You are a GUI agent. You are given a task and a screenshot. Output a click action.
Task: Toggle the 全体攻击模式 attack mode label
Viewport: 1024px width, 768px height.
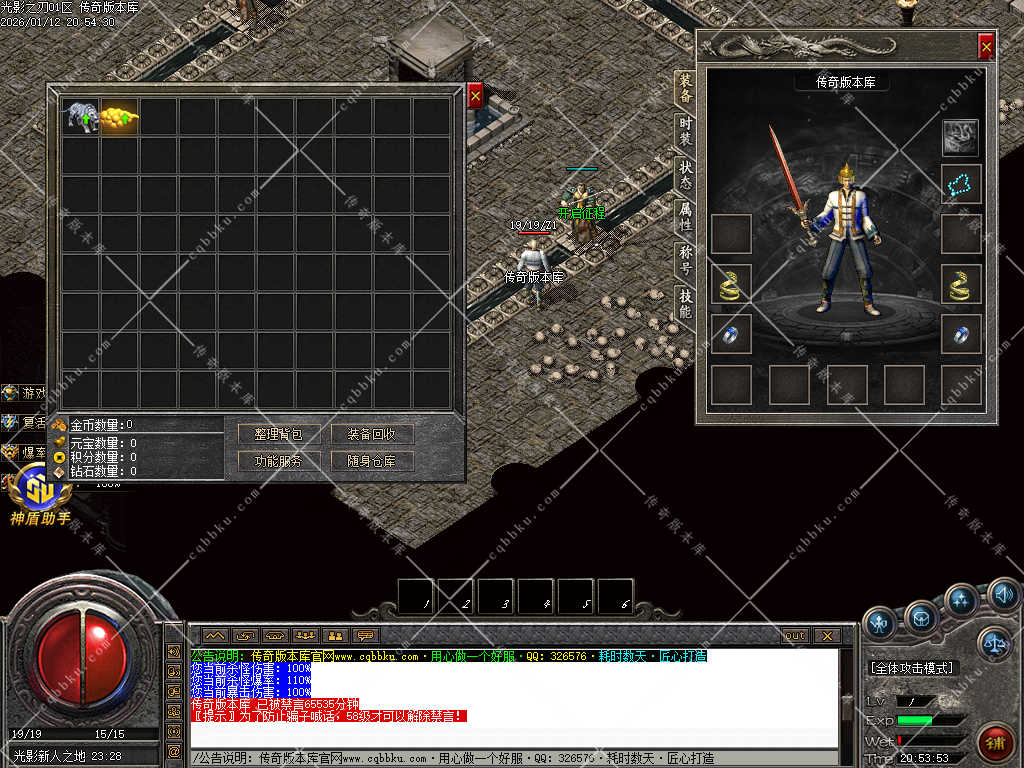[x=911, y=667]
